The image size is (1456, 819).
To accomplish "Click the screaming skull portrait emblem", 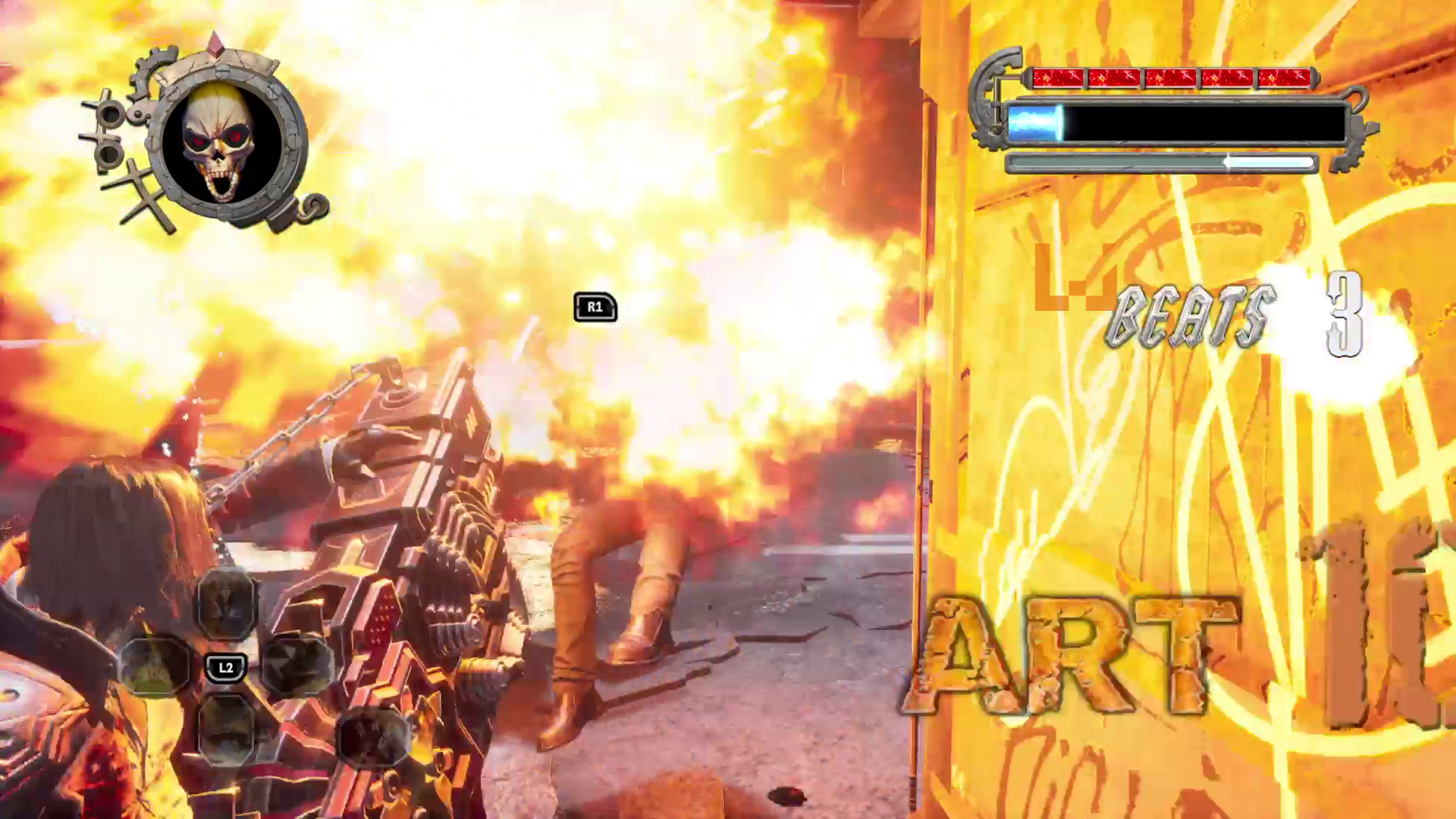I will coord(221,143).
